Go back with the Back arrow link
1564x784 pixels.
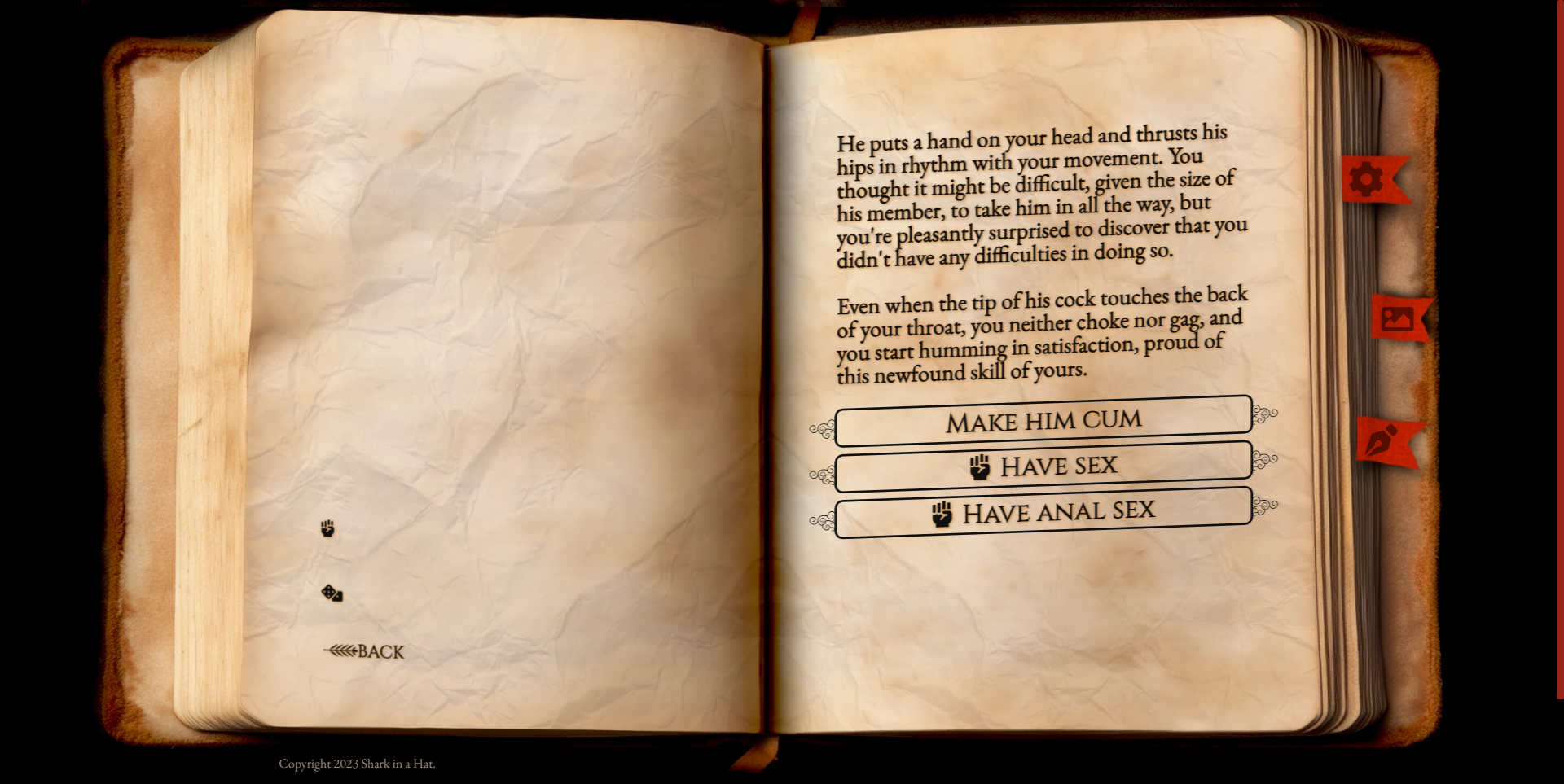[365, 651]
